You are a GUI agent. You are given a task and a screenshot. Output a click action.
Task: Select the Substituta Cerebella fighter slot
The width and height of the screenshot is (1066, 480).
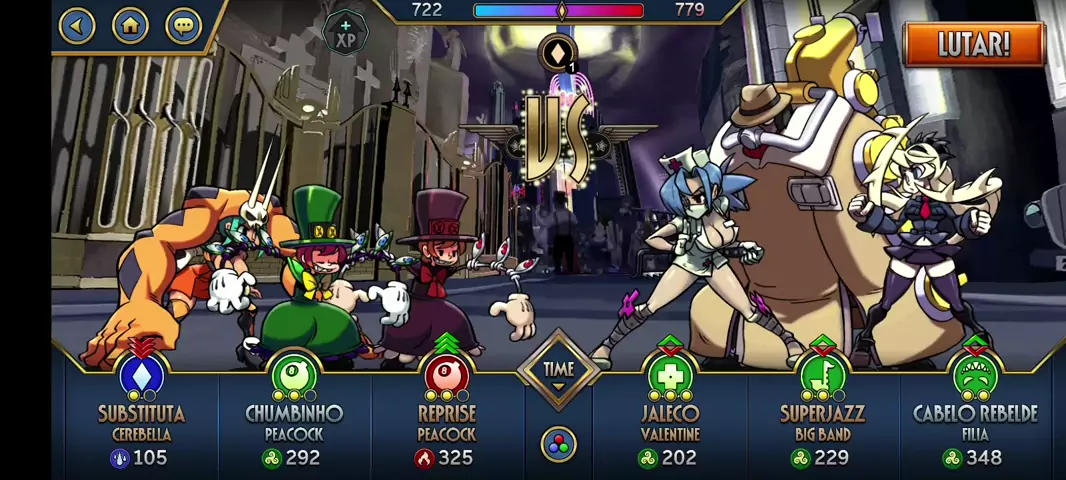[x=141, y=412]
